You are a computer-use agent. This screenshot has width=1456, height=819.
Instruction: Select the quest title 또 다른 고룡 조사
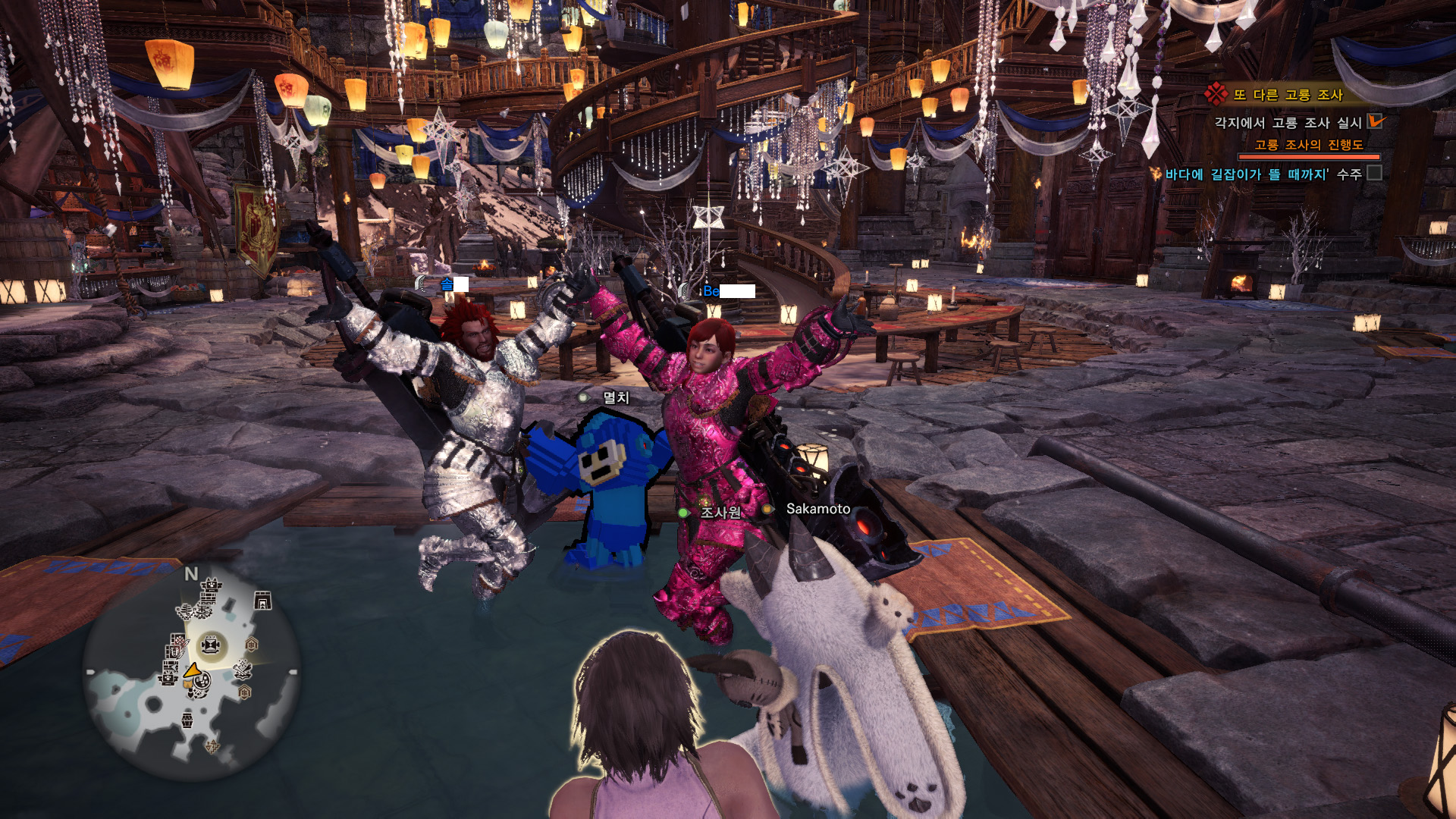(x=1287, y=95)
